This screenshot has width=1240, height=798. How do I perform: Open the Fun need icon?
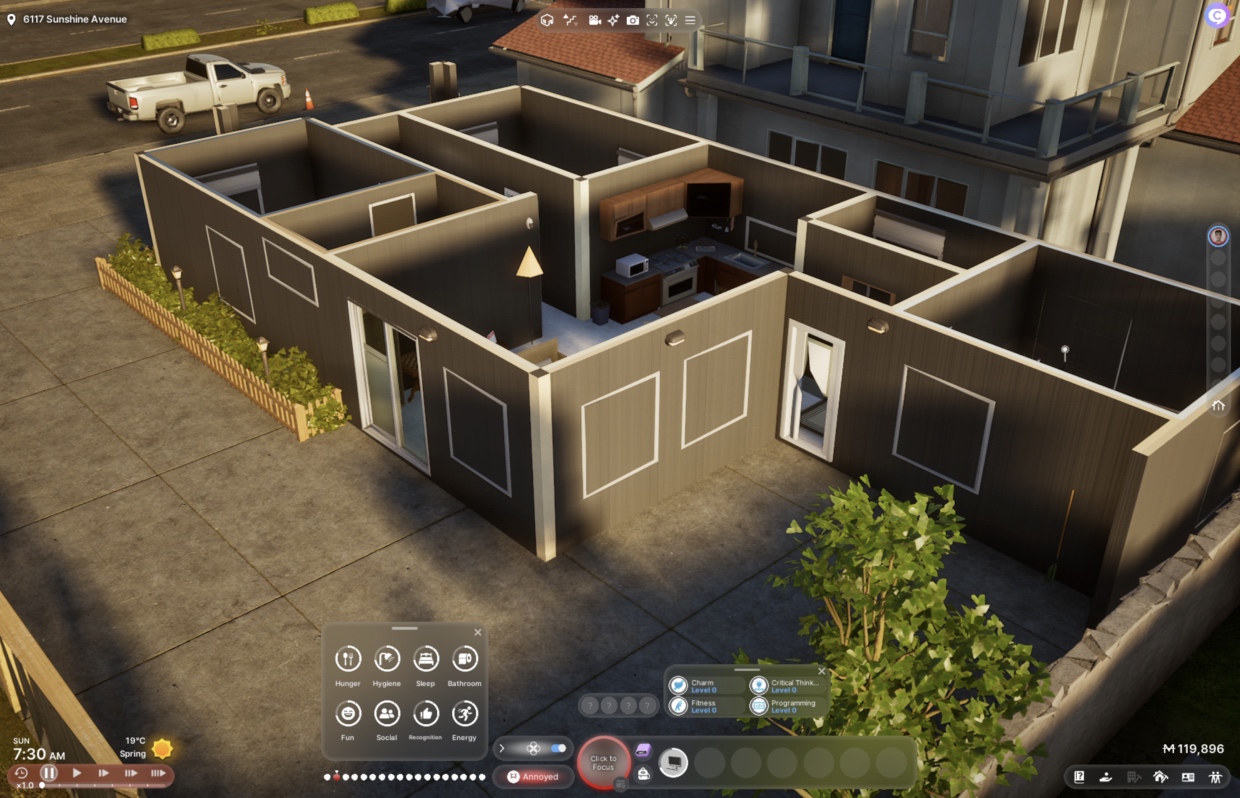pyautogui.click(x=348, y=713)
